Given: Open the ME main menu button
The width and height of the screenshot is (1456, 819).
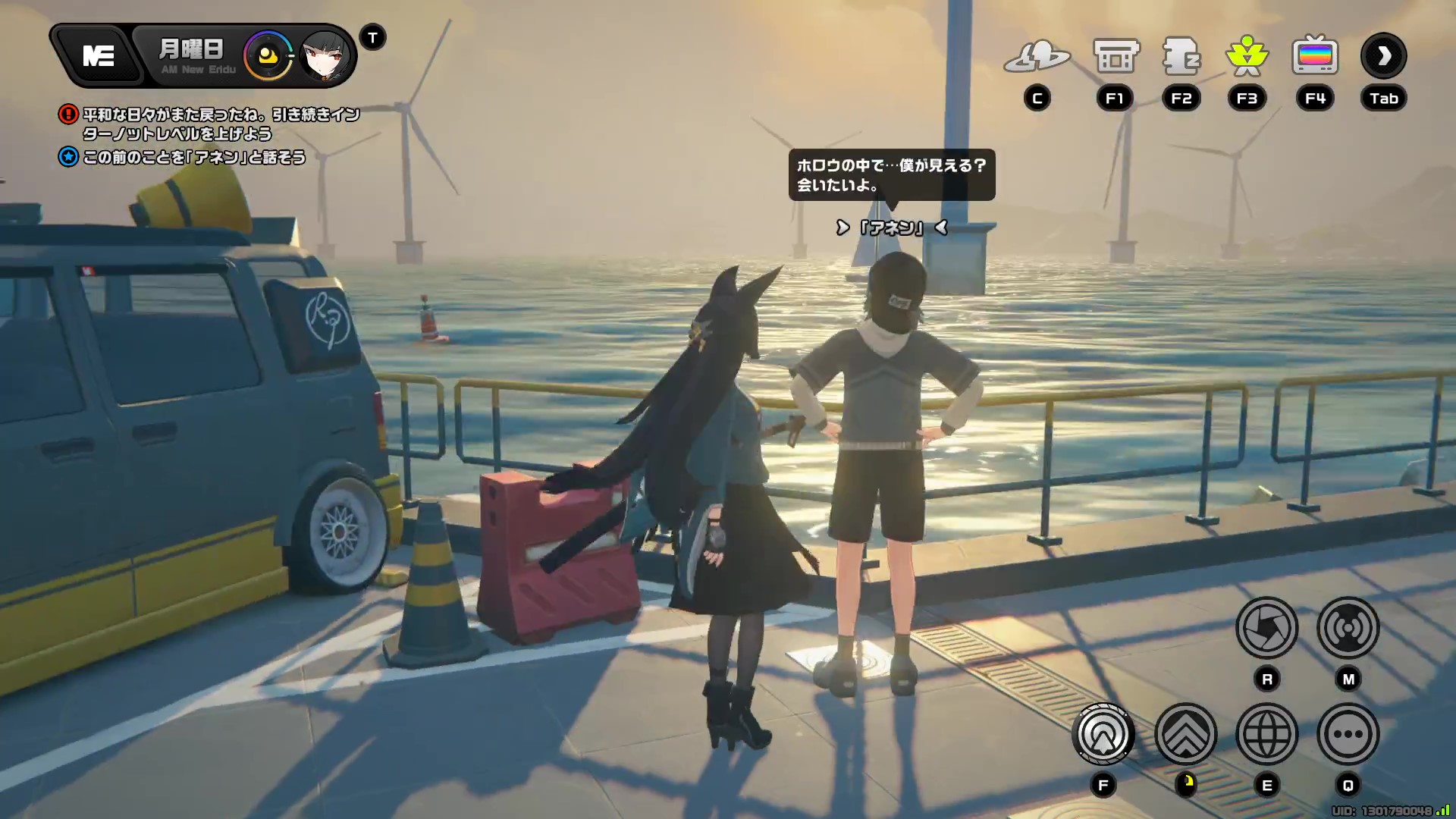Looking at the screenshot, I should pos(98,56).
